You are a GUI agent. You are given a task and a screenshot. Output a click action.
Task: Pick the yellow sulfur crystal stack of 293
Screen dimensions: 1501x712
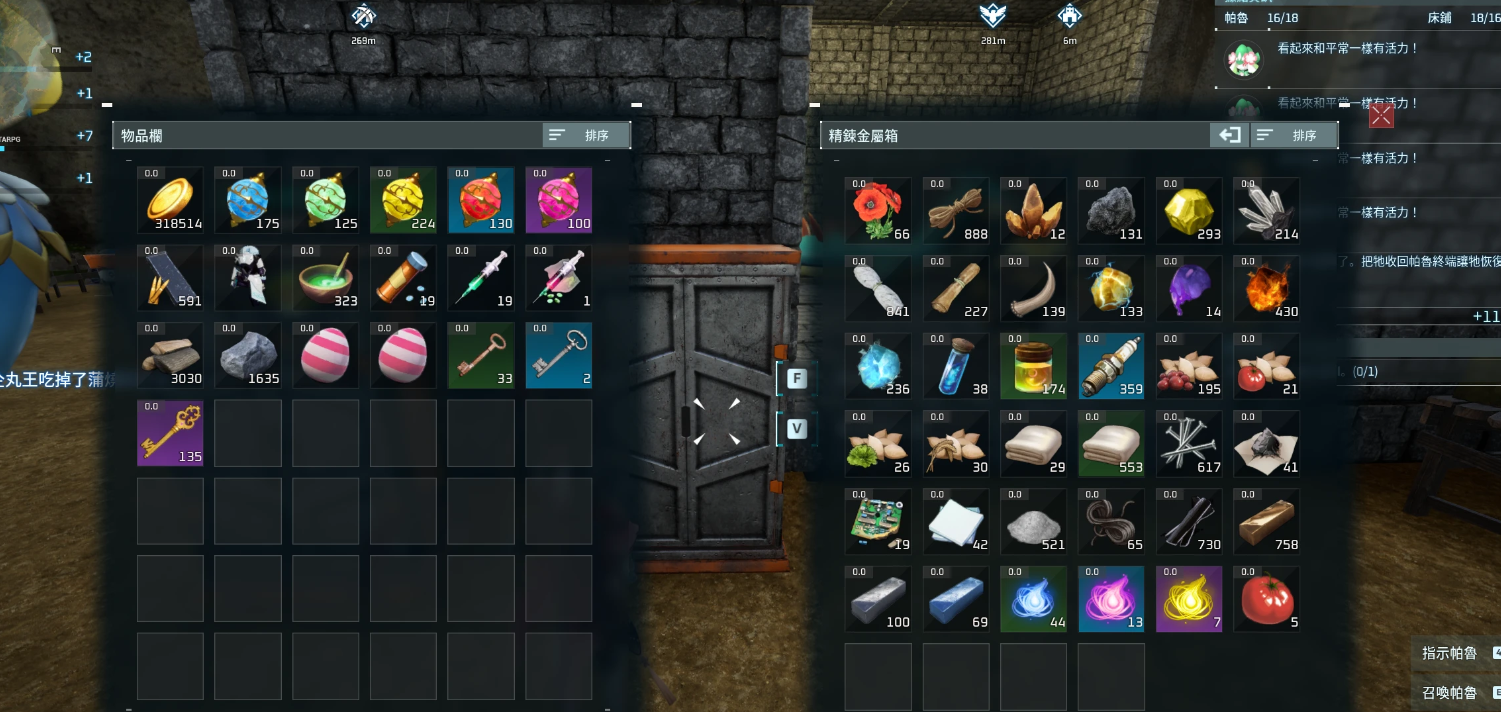[x=1189, y=211]
